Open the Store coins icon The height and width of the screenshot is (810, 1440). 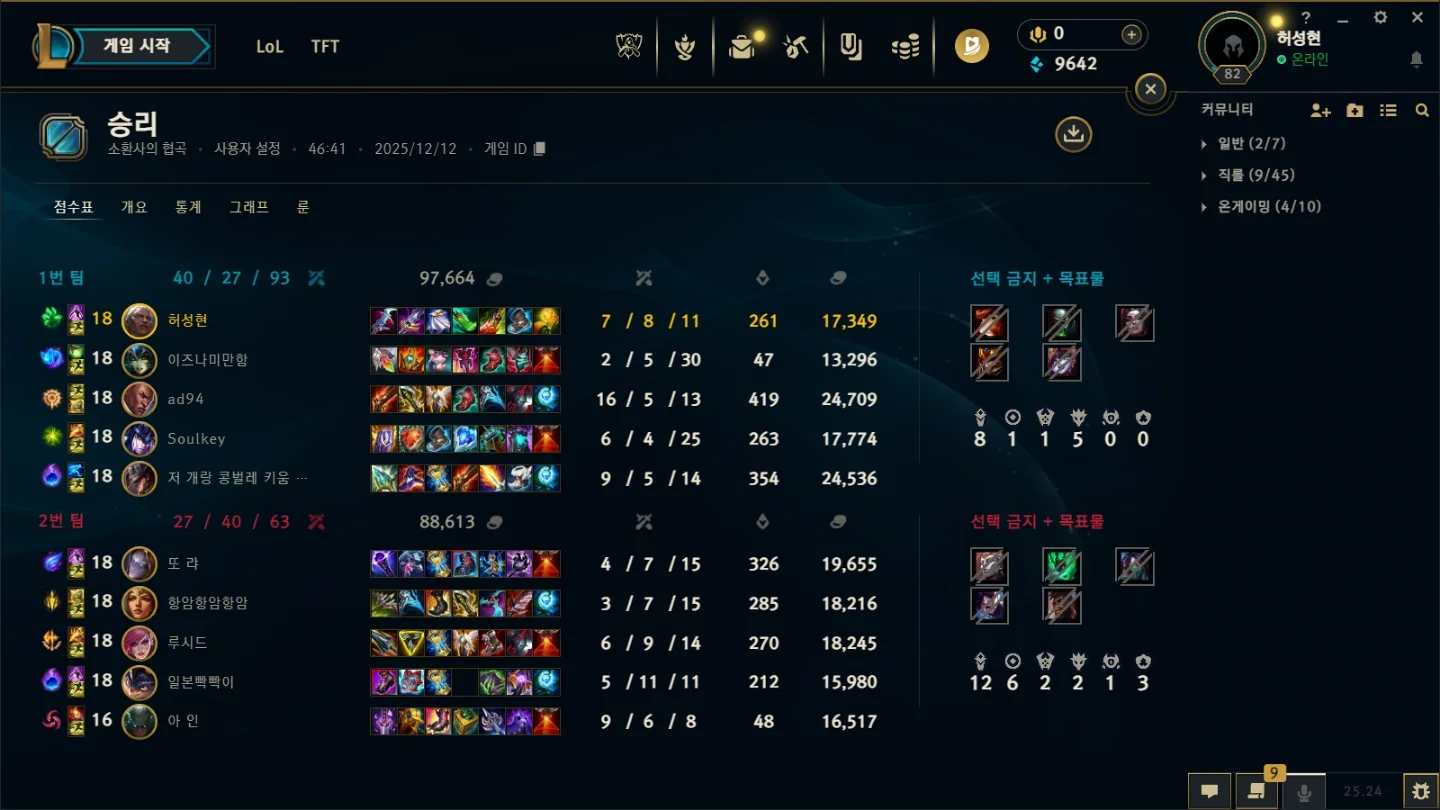coord(905,46)
